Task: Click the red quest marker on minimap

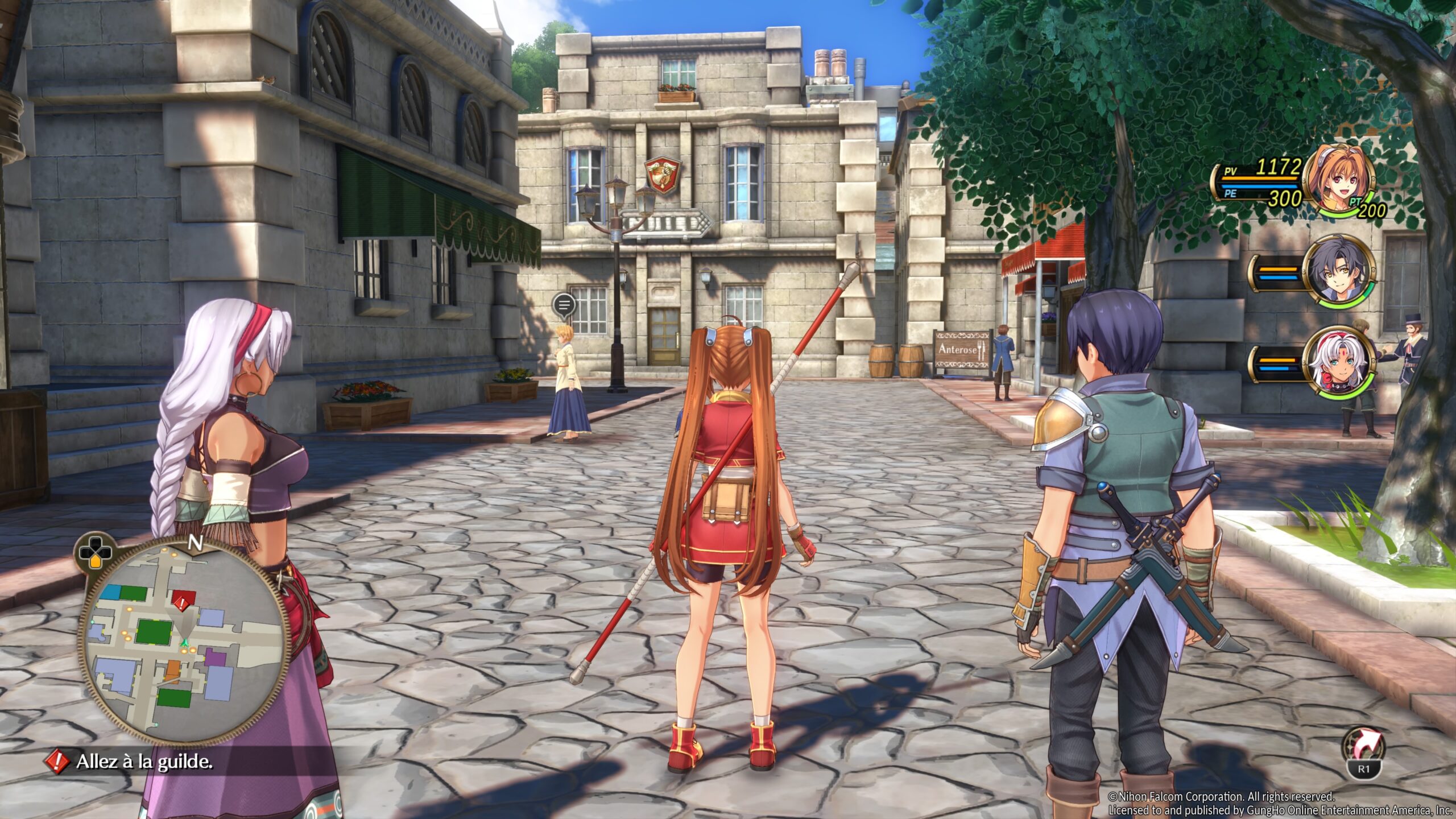Action: click(182, 601)
